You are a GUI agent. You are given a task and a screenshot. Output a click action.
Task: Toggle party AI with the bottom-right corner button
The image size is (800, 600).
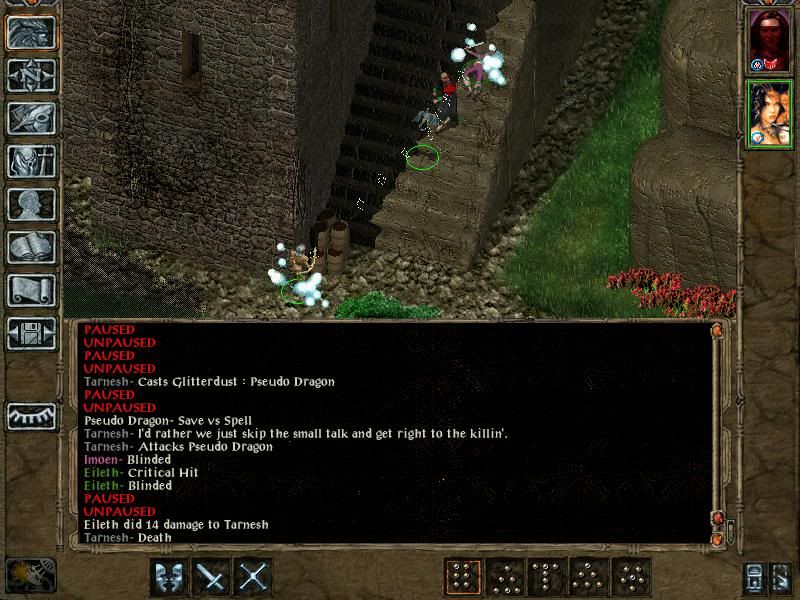783,577
